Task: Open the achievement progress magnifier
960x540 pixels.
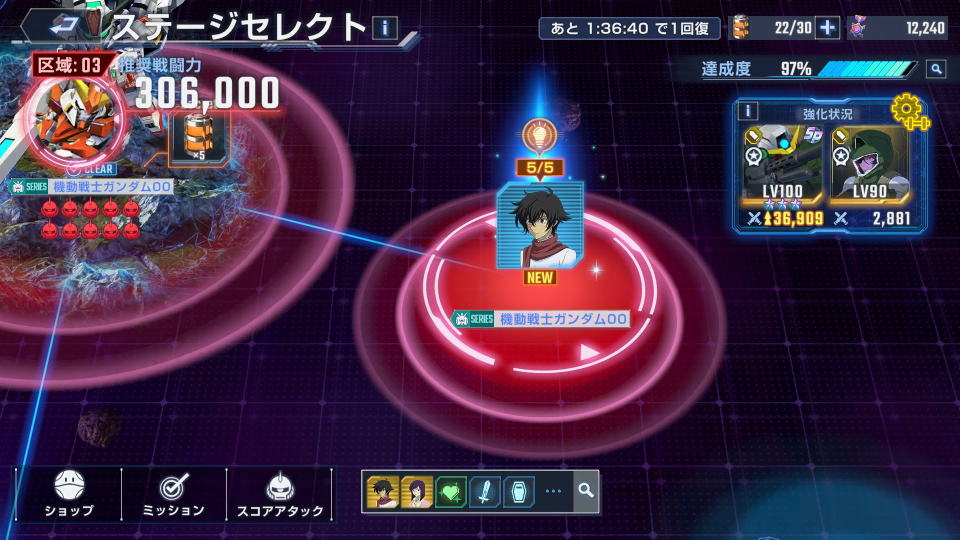Action: point(935,69)
